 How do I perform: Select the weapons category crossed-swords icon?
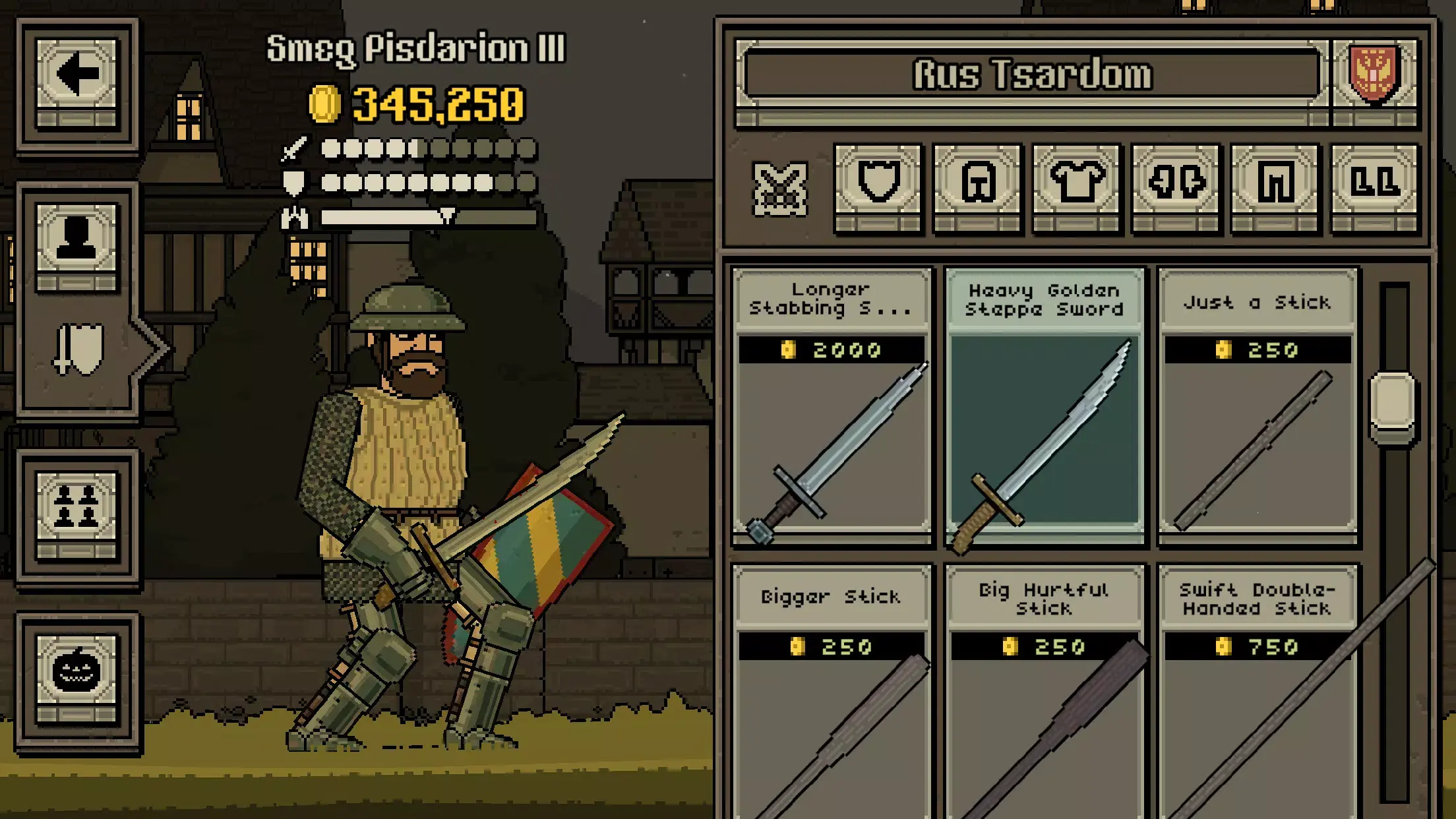coord(778,188)
